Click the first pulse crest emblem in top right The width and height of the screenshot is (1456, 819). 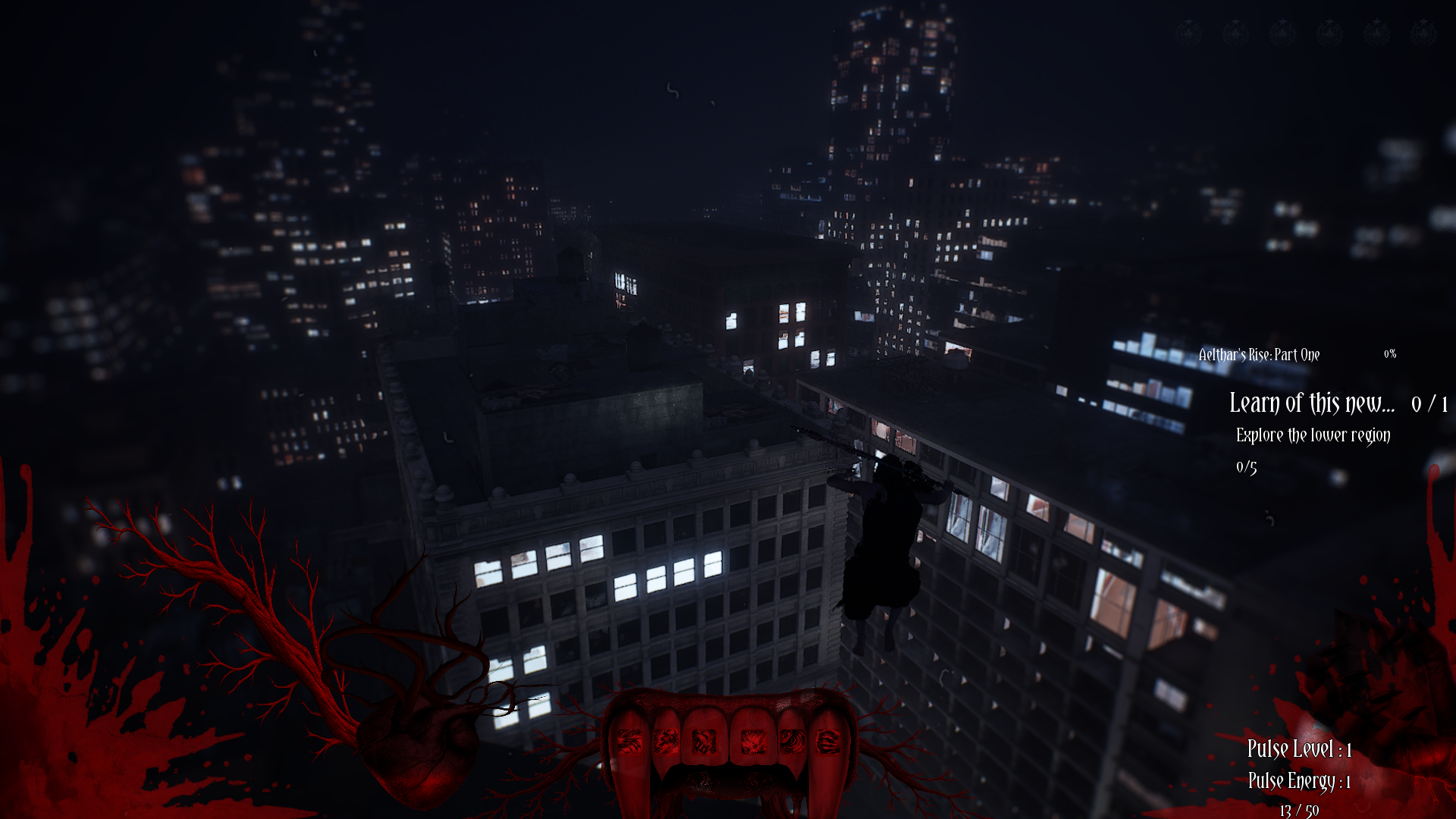pos(1189,33)
